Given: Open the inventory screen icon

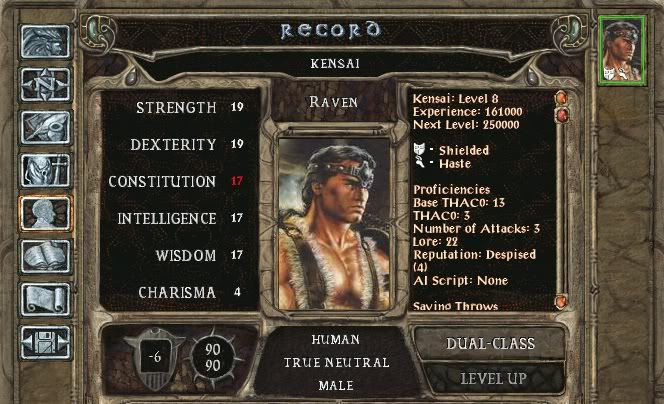Looking at the screenshot, I should 45,170.
